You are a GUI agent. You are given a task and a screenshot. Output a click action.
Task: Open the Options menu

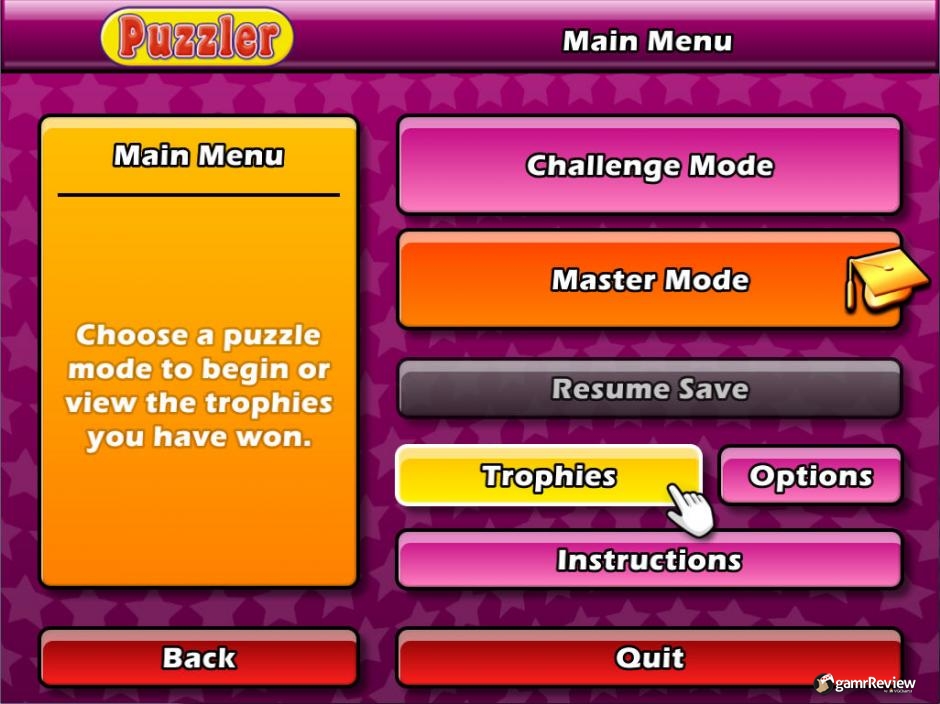[810, 476]
